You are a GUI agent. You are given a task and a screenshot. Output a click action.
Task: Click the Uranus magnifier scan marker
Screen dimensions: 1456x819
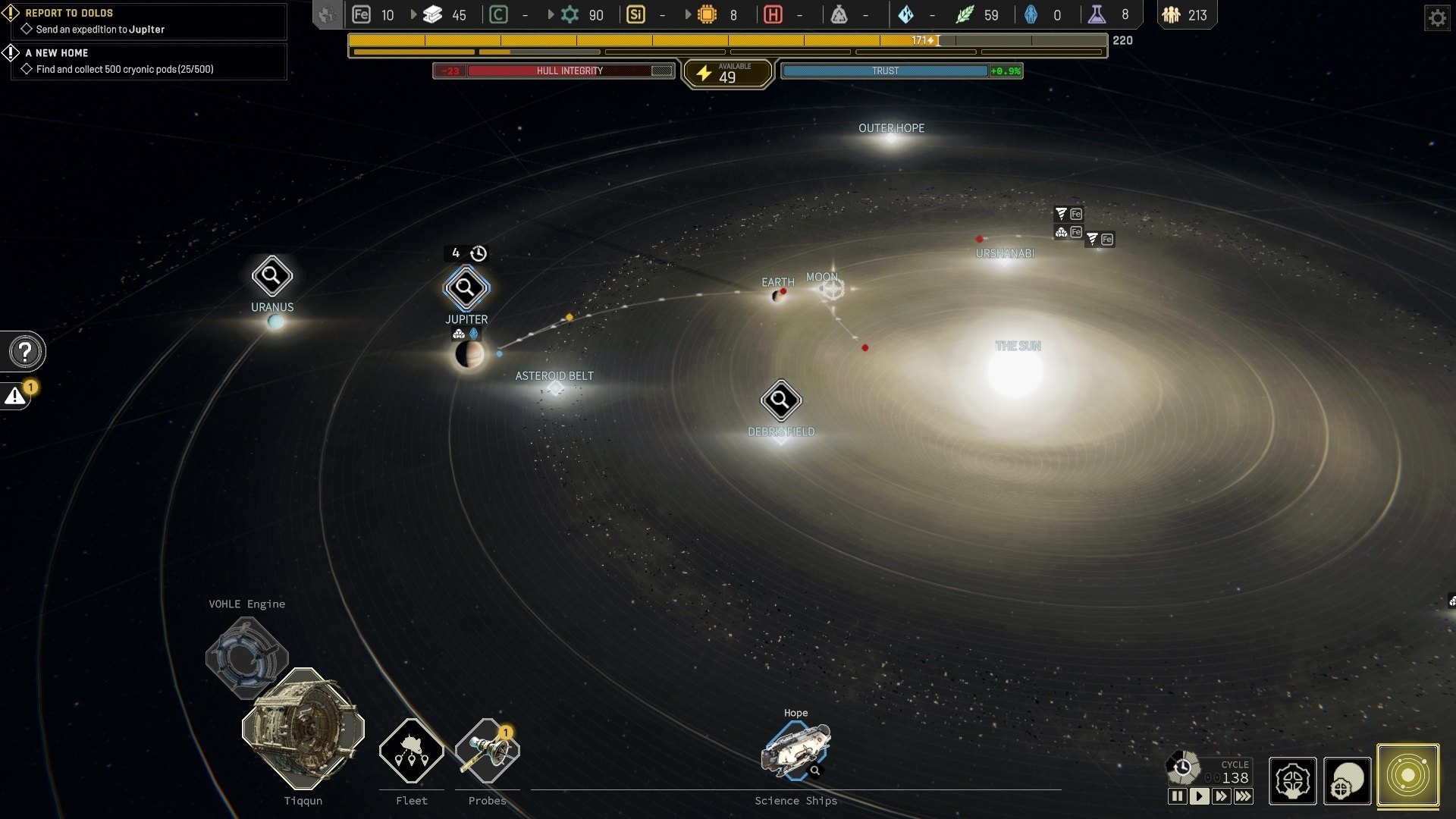pyautogui.click(x=271, y=276)
